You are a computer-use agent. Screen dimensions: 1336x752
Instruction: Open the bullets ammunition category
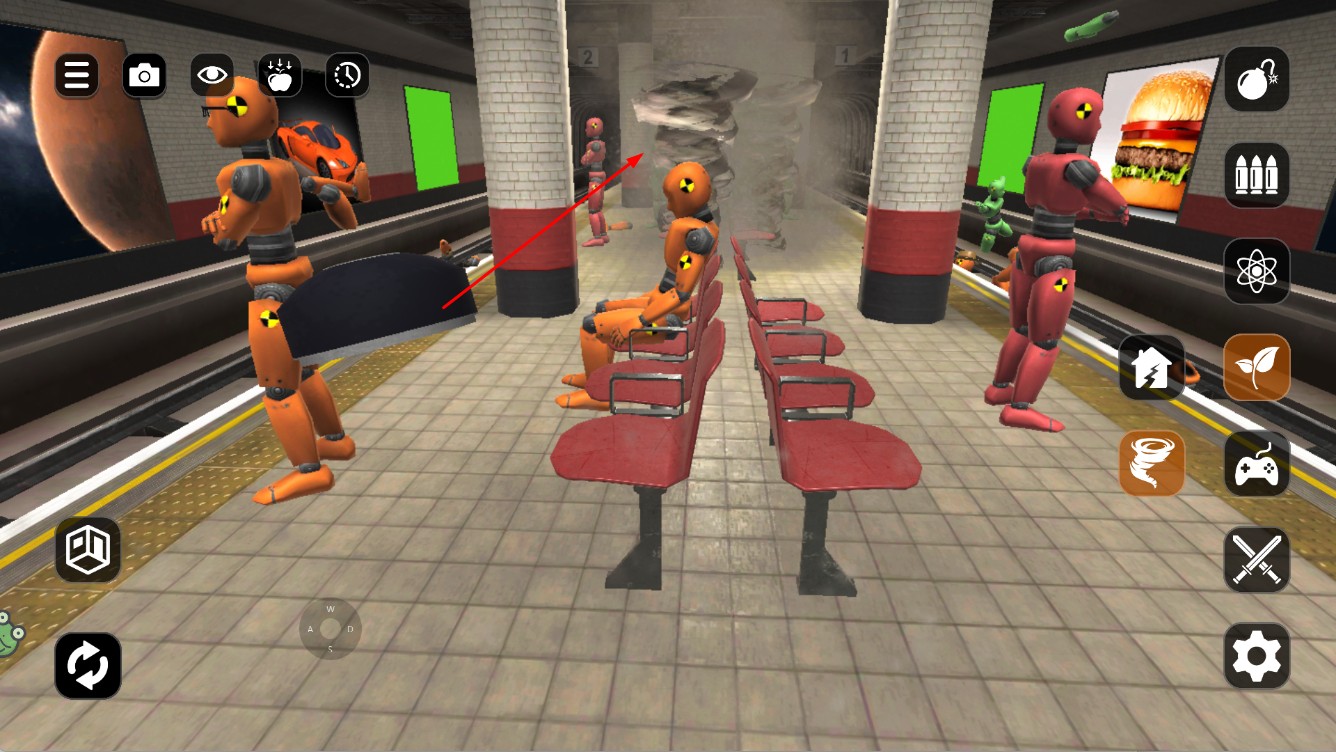(1257, 176)
